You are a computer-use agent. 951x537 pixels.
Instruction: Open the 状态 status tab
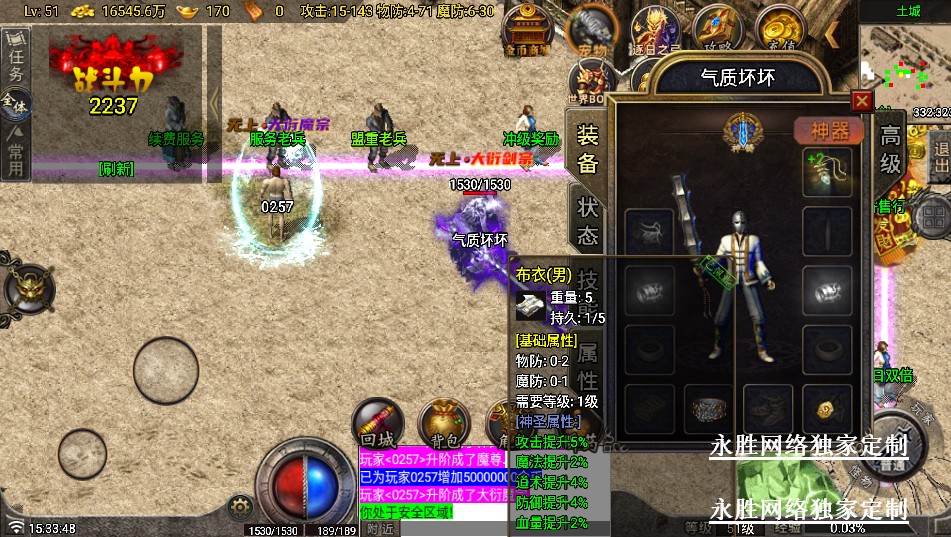[588, 221]
